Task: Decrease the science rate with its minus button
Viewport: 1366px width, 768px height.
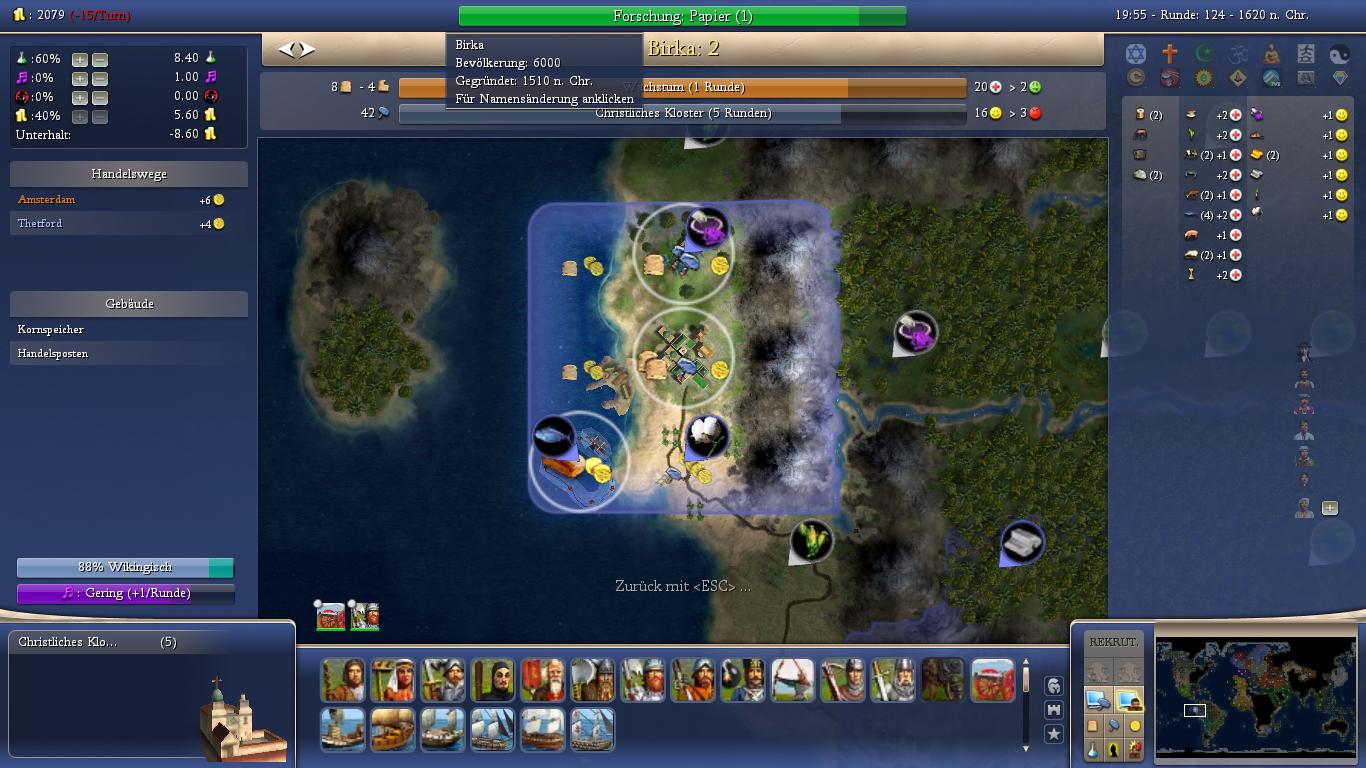Action: point(99,59)
